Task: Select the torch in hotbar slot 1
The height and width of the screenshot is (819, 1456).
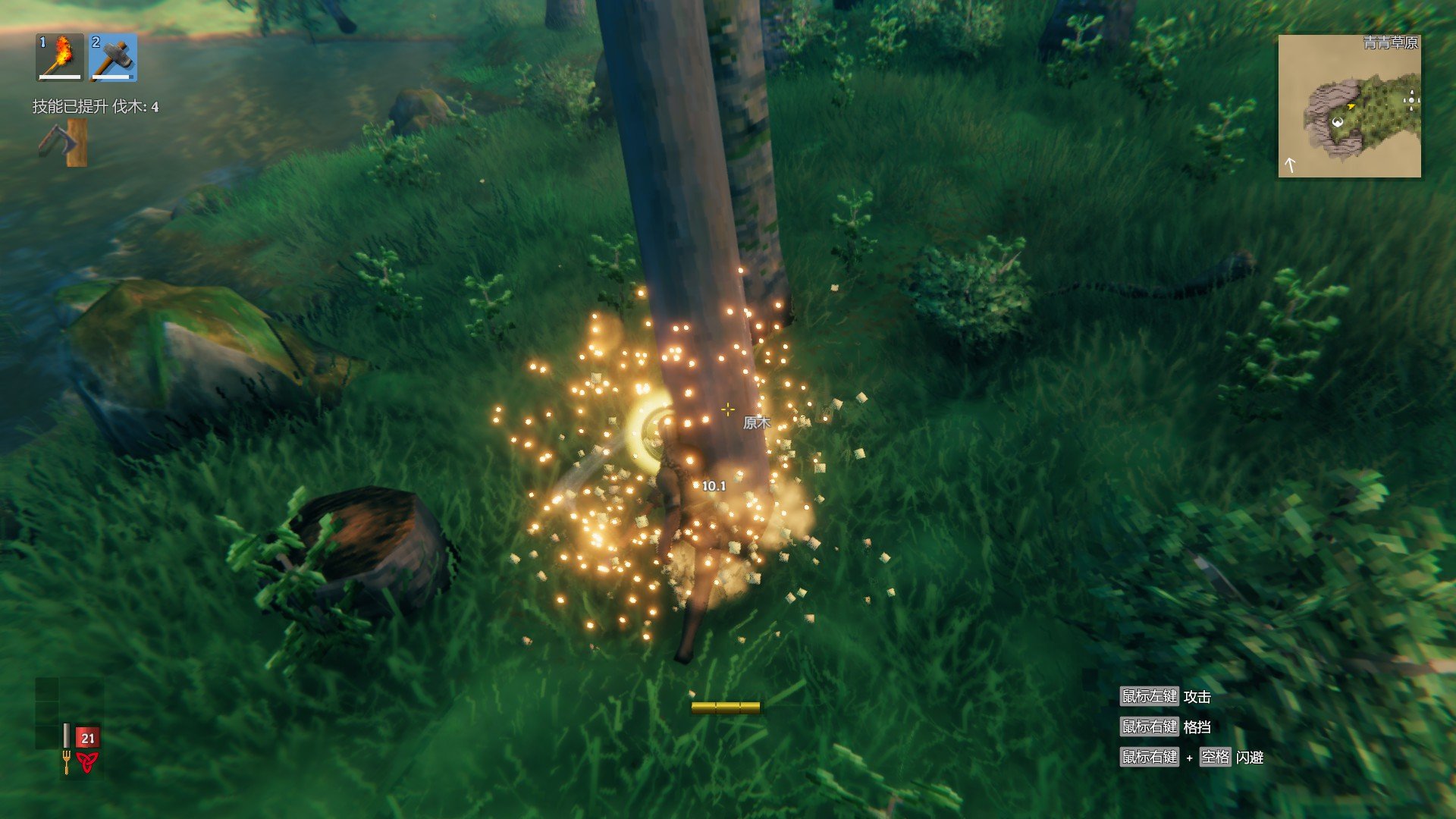Action: click(x=60, y=57)
